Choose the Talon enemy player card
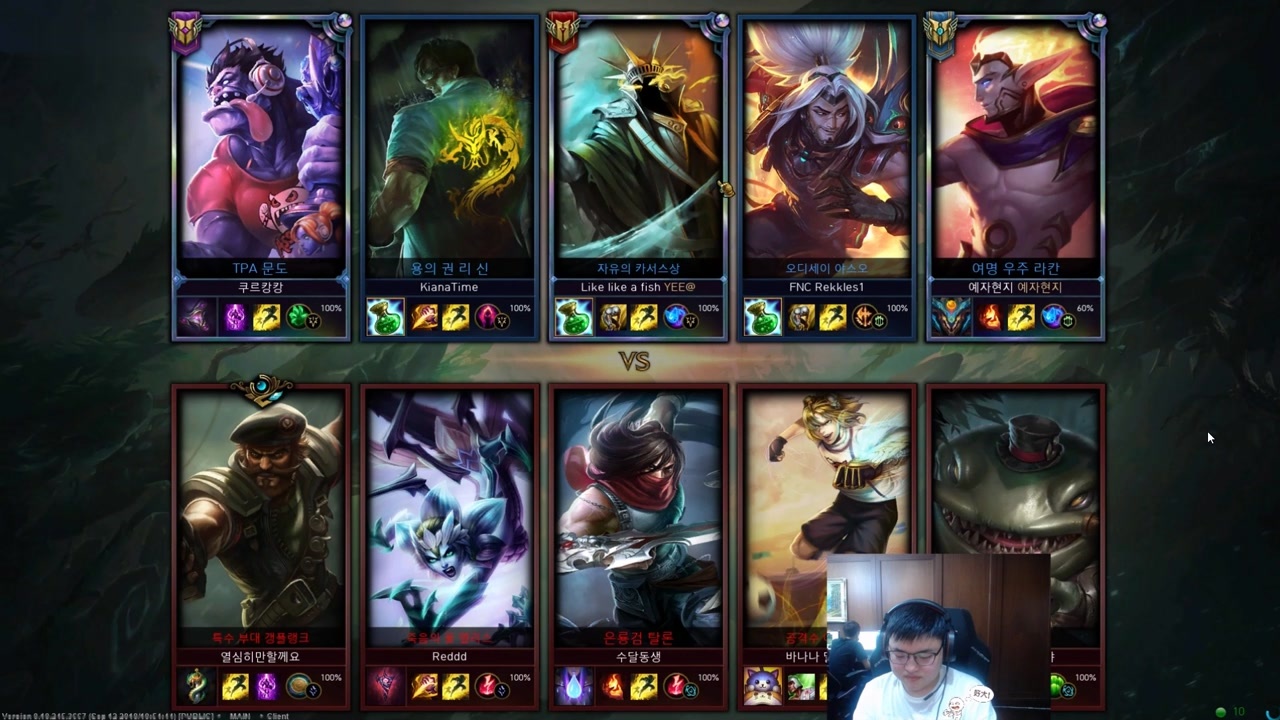Image resolution: width=1280 pixels, height=720 pixels. pyautogui.click(x=638, y=510)
